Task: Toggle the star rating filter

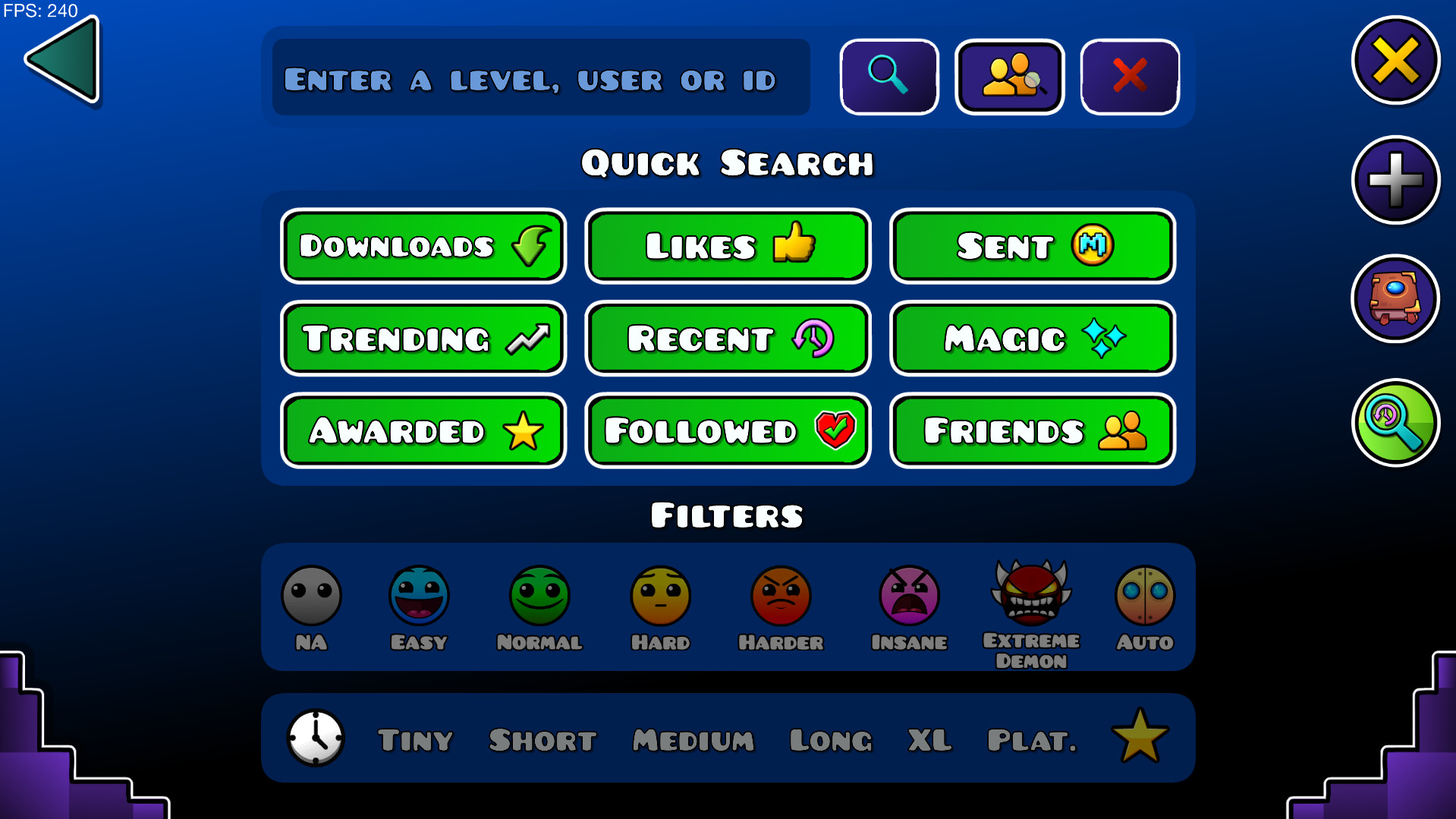Action: [1140, 735]
